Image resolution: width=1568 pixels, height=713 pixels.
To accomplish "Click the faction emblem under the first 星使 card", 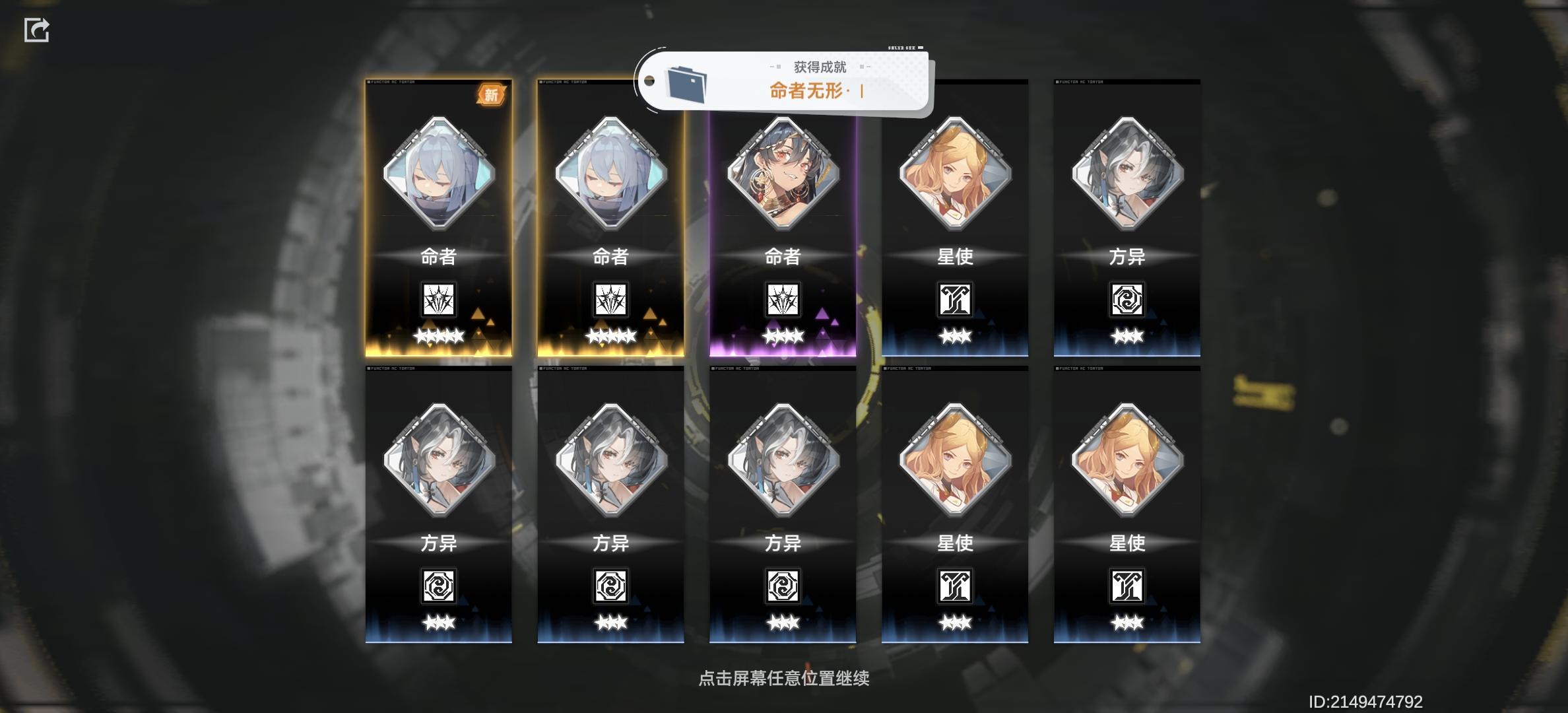I will coord(956,300).
